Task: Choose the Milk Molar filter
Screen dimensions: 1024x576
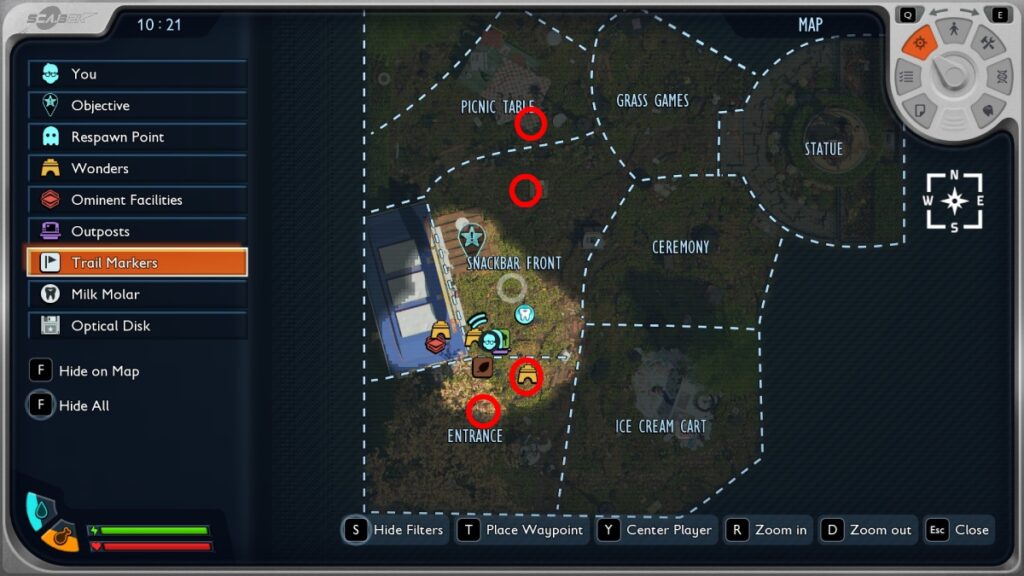Action: pyautogui.click(x=137, y=294)
